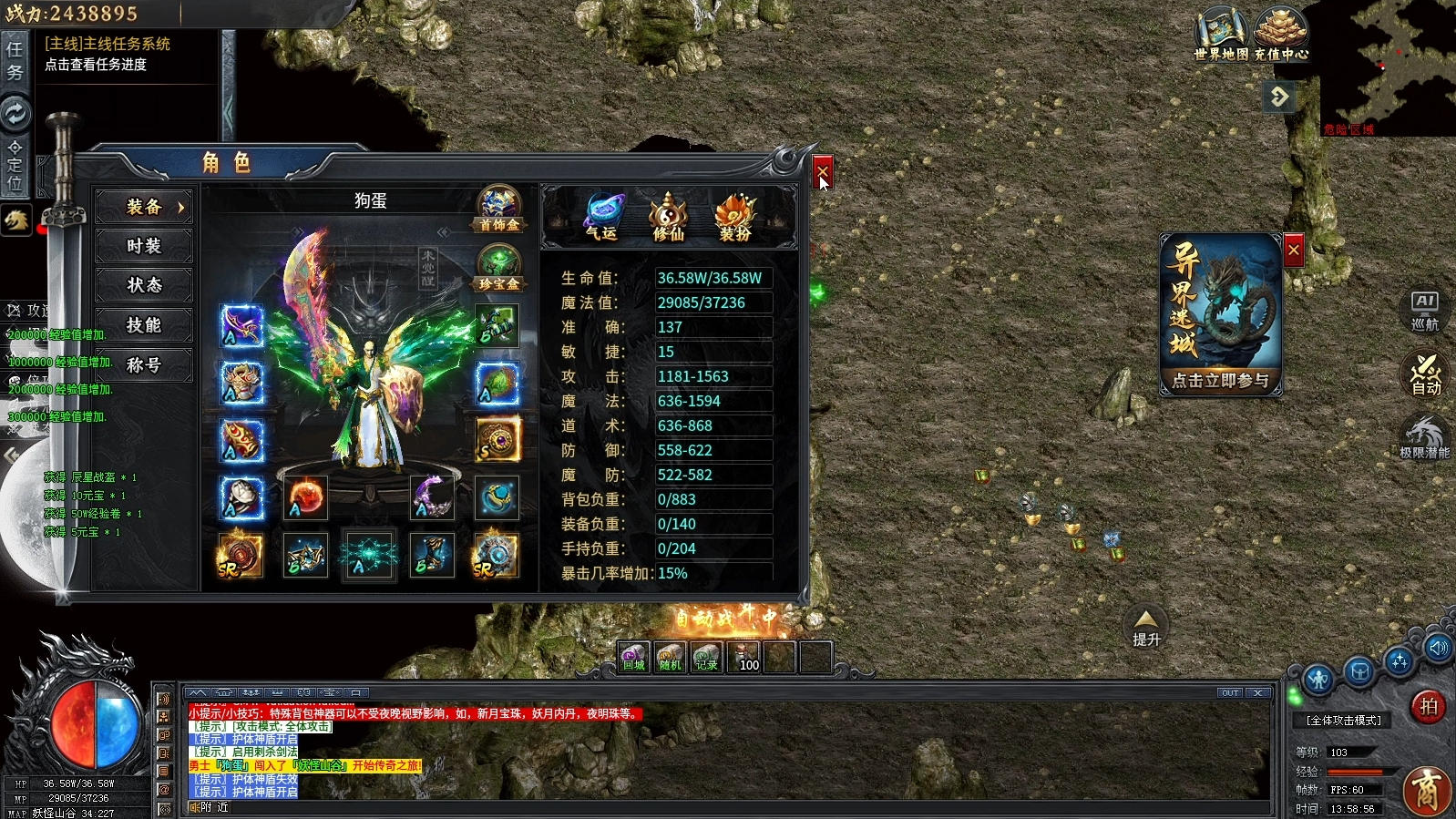
Task: Click the main quest tracker entry
Action: click(108, 54)
